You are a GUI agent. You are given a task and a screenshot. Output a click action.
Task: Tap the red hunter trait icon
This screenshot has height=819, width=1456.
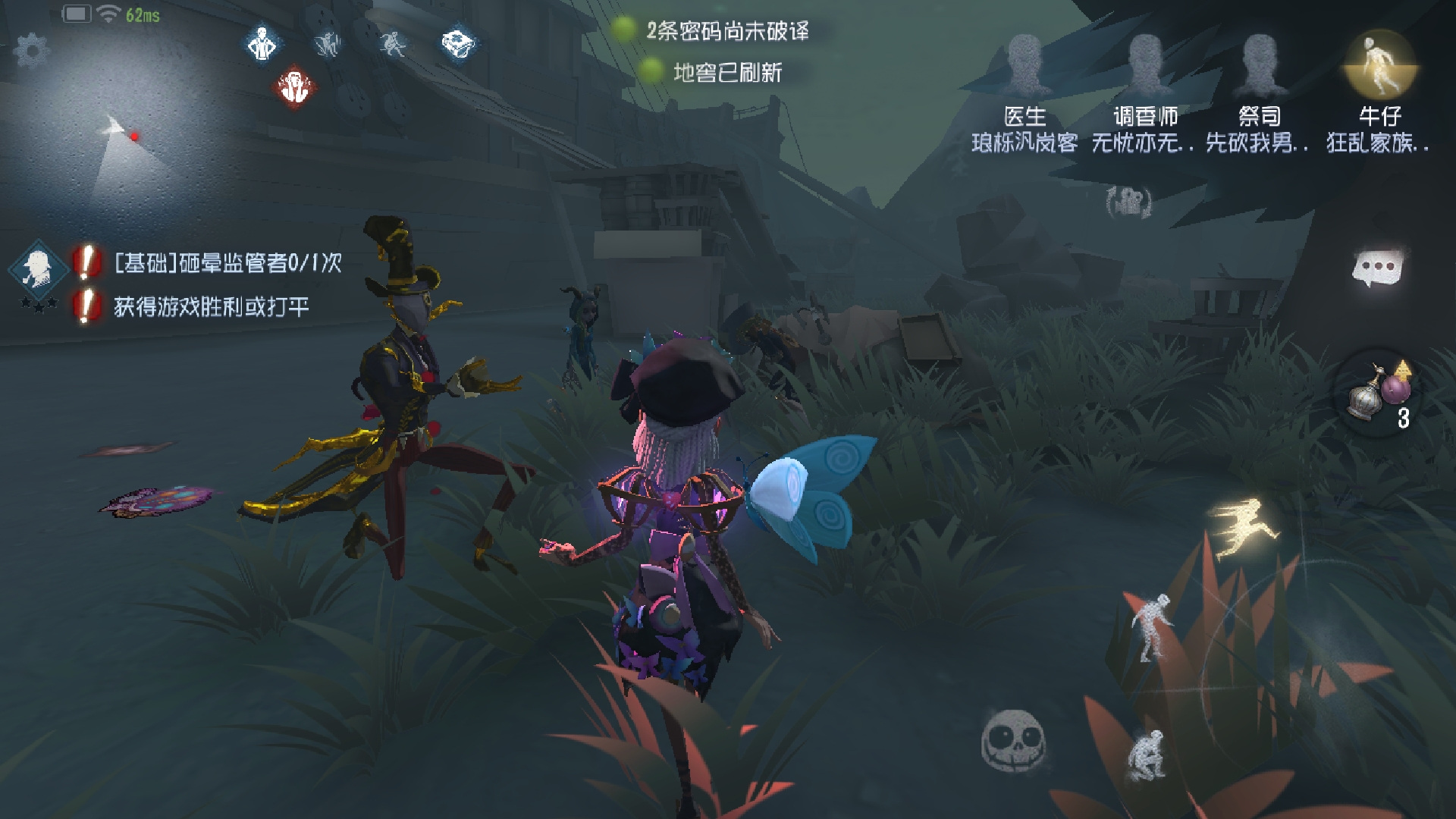click(x=295, y=87)
